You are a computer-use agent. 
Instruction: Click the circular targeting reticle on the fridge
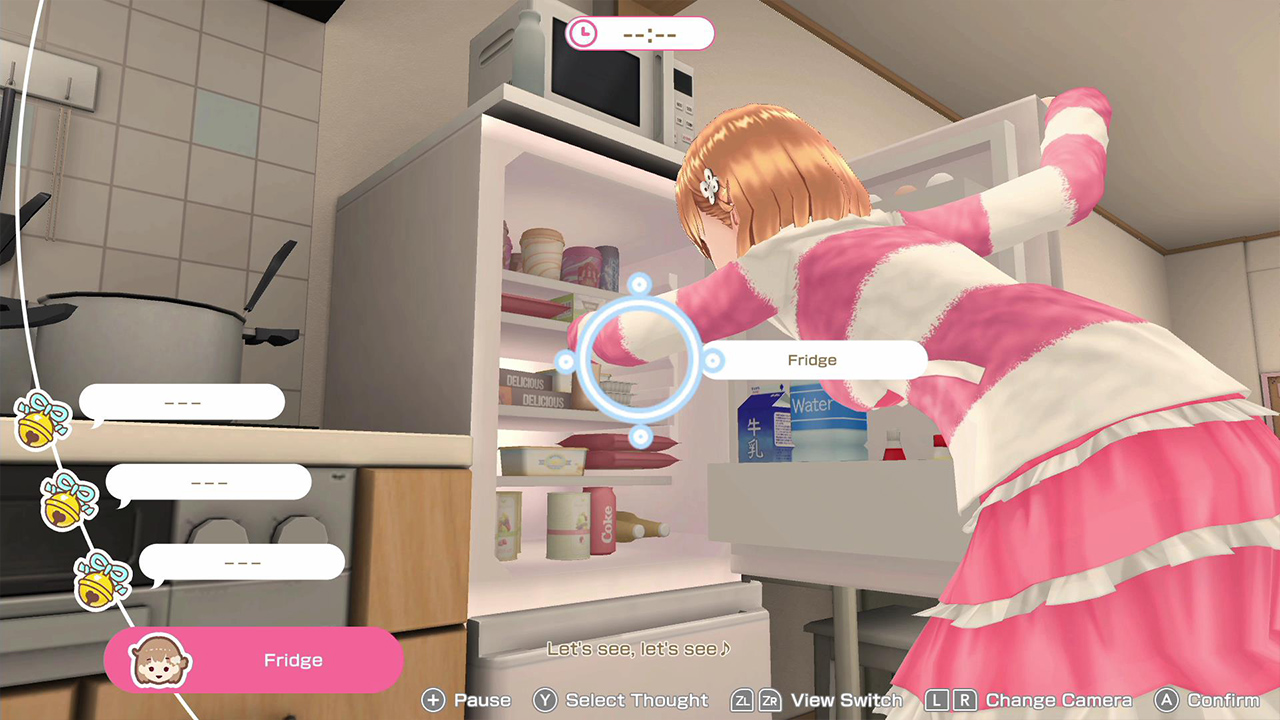[637, 360]
